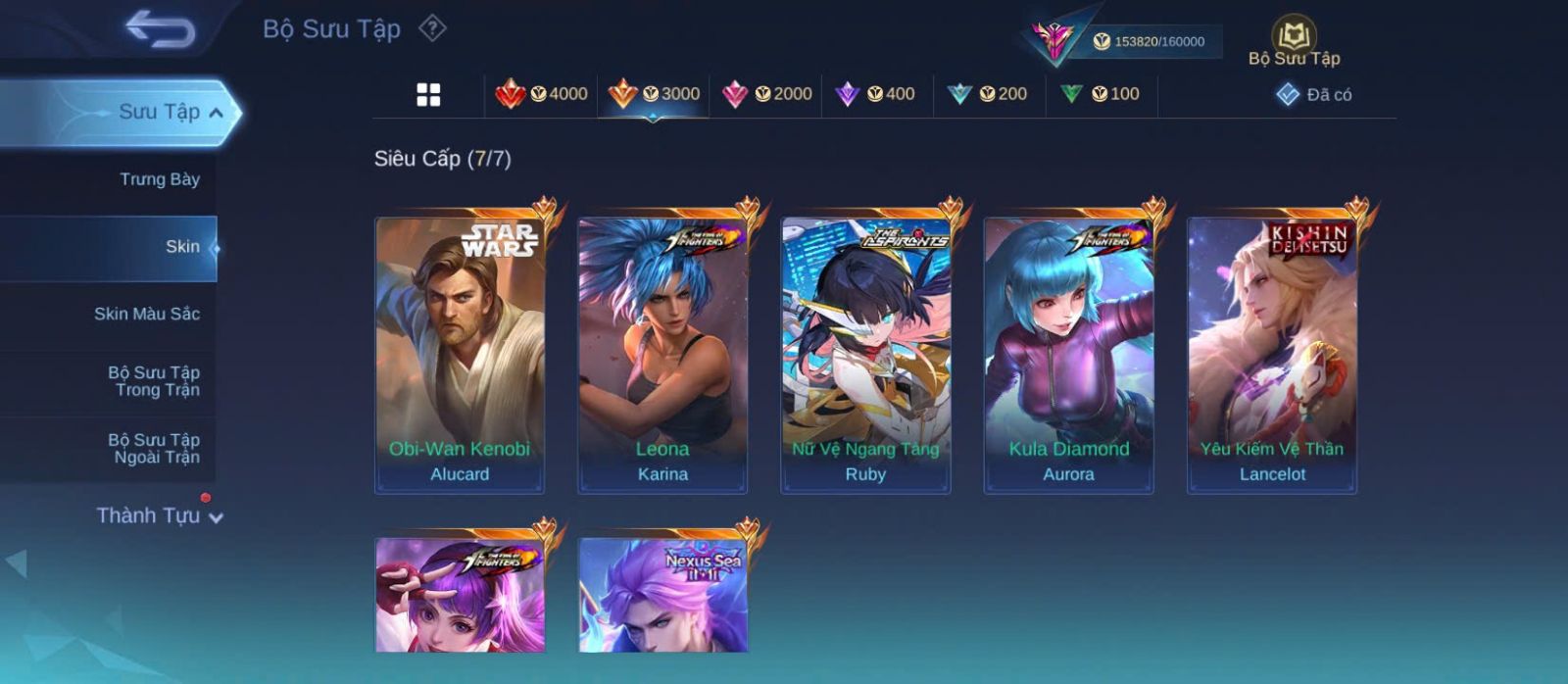The height and width of the screenshot is (684, 1568).
Task: Open the Trưng Bày menu entry
Action: pyautogui.click(x=159, y=179)
